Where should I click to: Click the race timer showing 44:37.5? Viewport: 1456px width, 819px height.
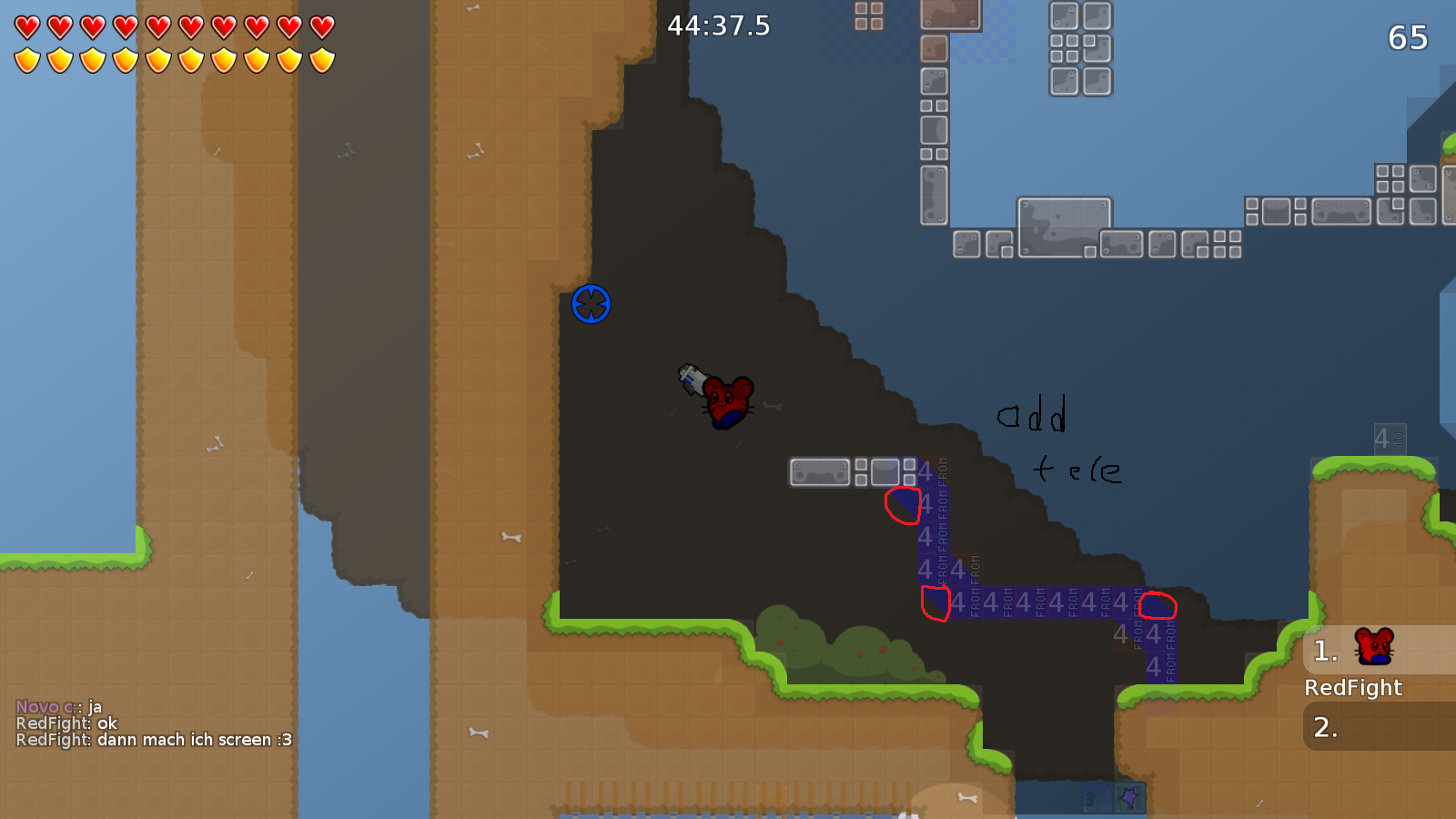point(717,26)
